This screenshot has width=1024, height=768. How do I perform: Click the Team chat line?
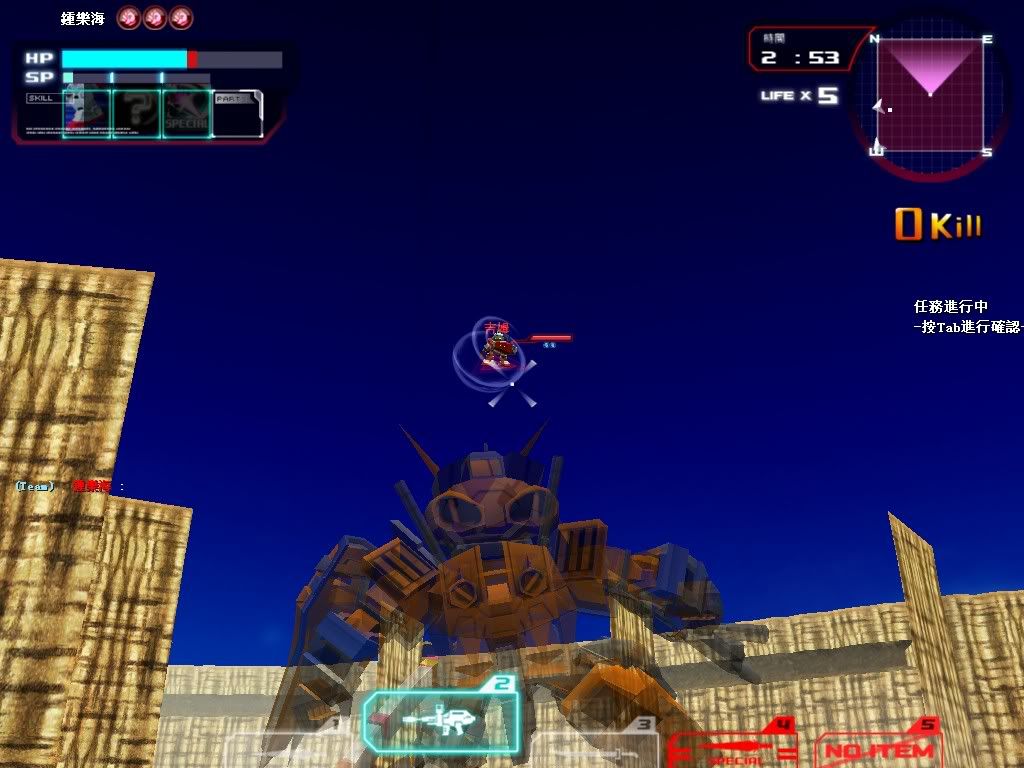70,486
